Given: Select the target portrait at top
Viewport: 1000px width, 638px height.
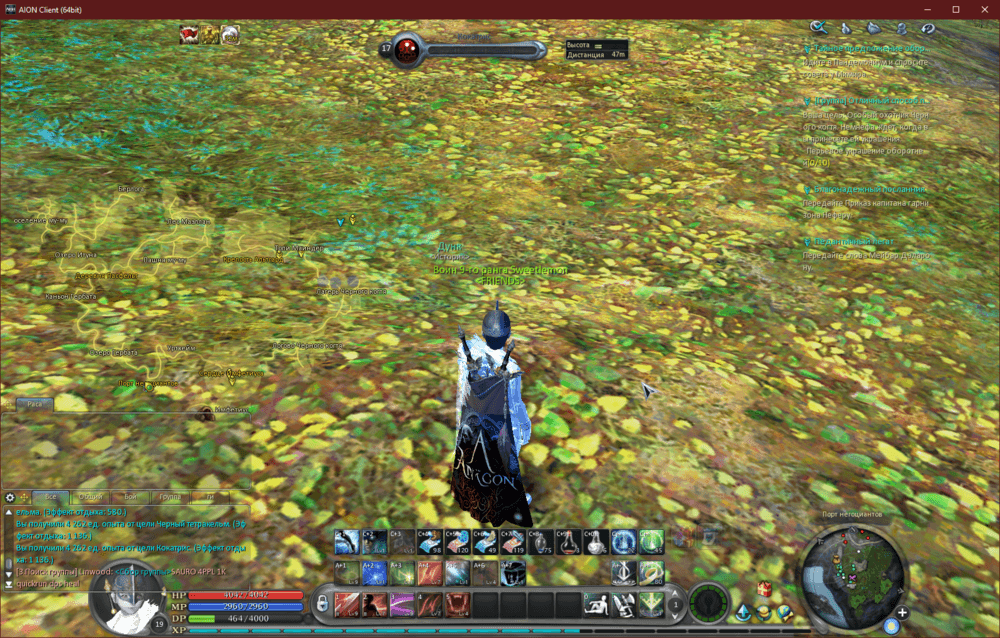Looking at the screenshot, I should point(405,47).
